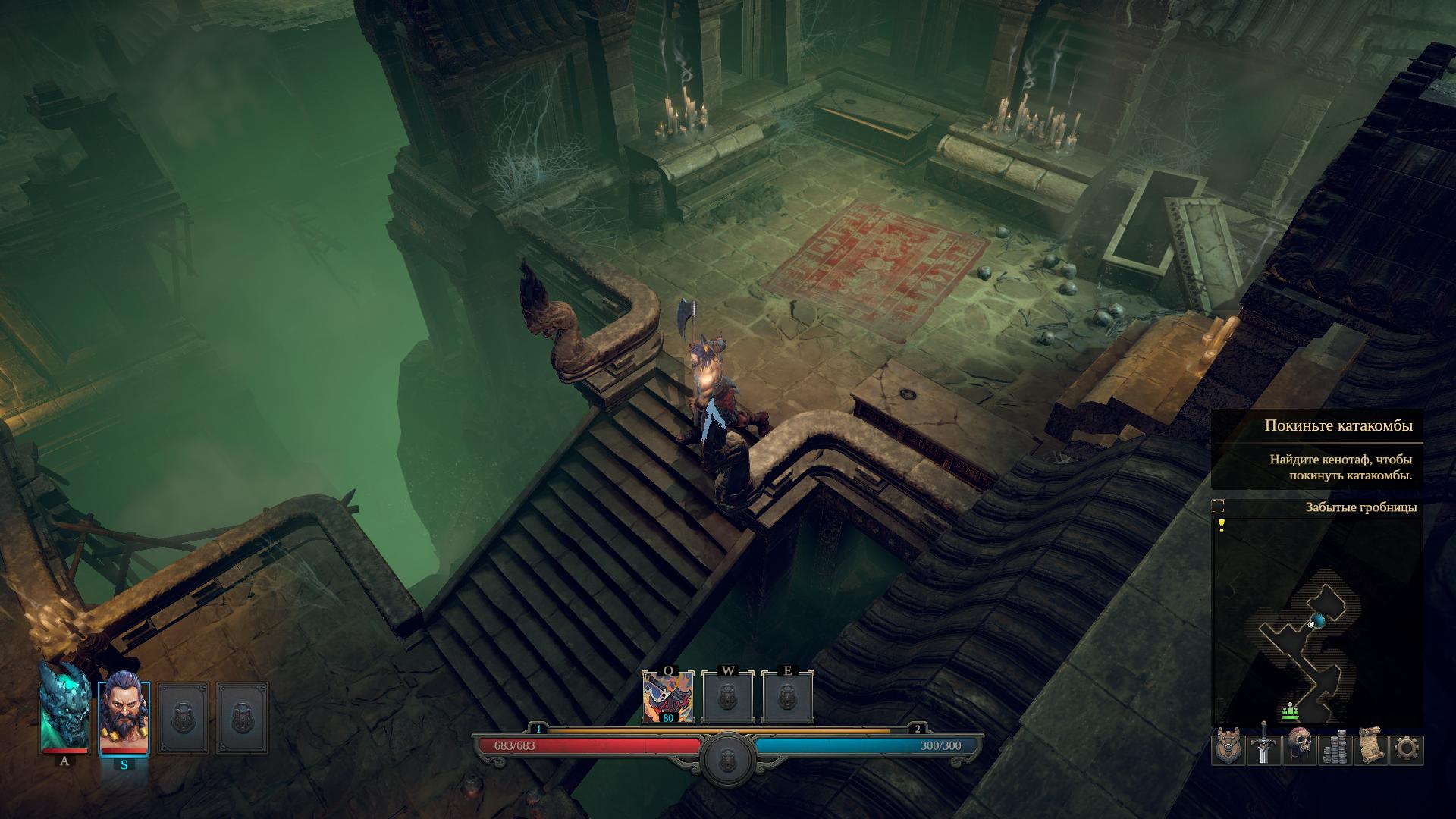Select the horned blue demon portrait

point(64,707)
